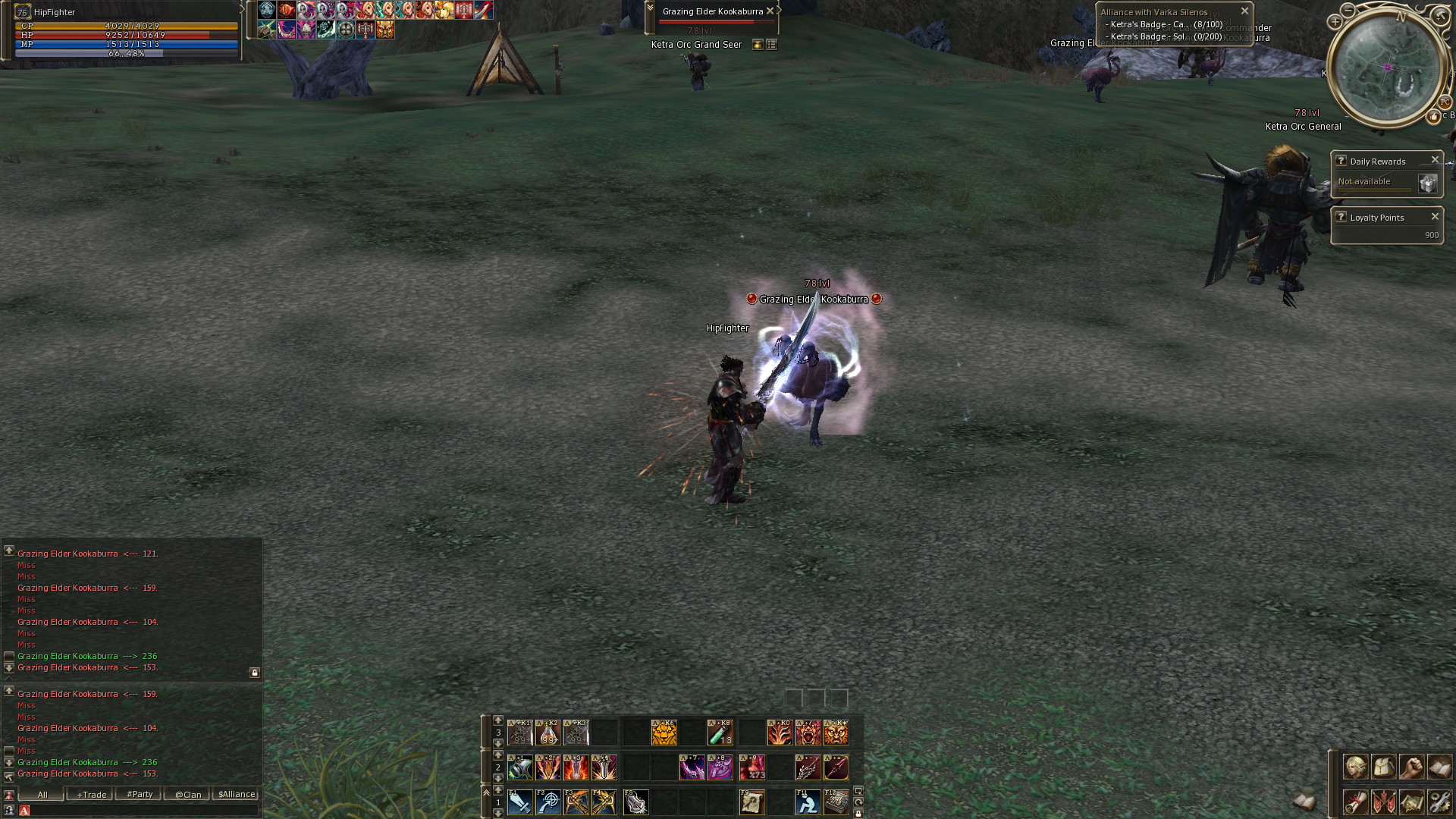Open the @Clan chat tab
1456x819 pixels.
[x=188, y=795]
